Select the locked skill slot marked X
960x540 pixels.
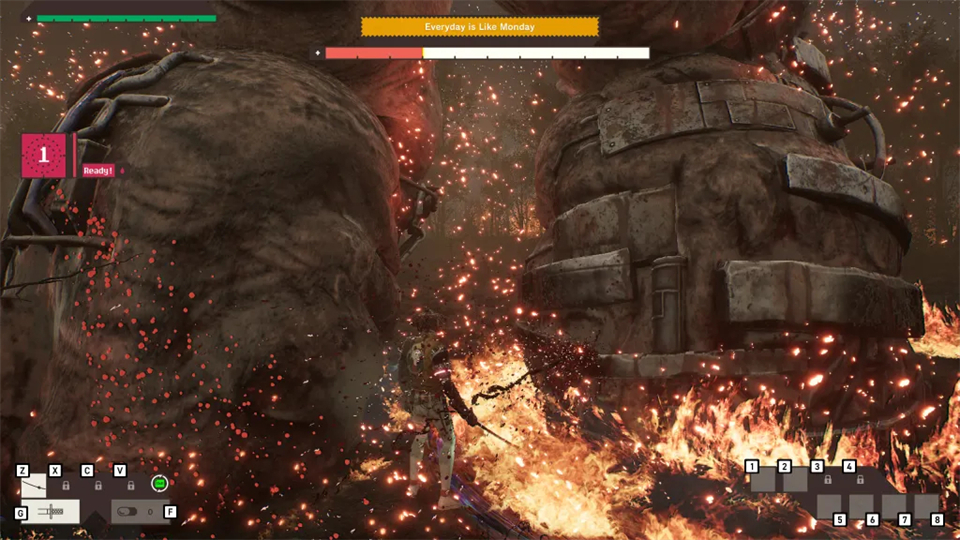tap(66, 485)
